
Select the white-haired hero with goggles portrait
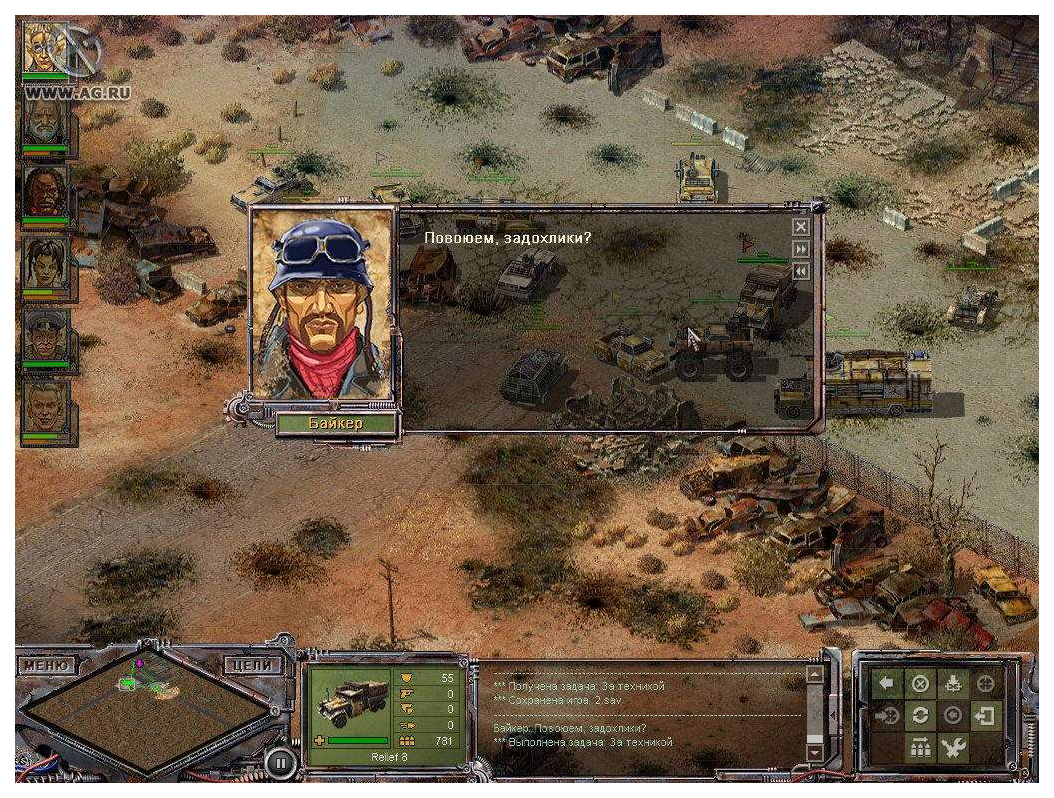pyautogui.click(x=45, y=50)
